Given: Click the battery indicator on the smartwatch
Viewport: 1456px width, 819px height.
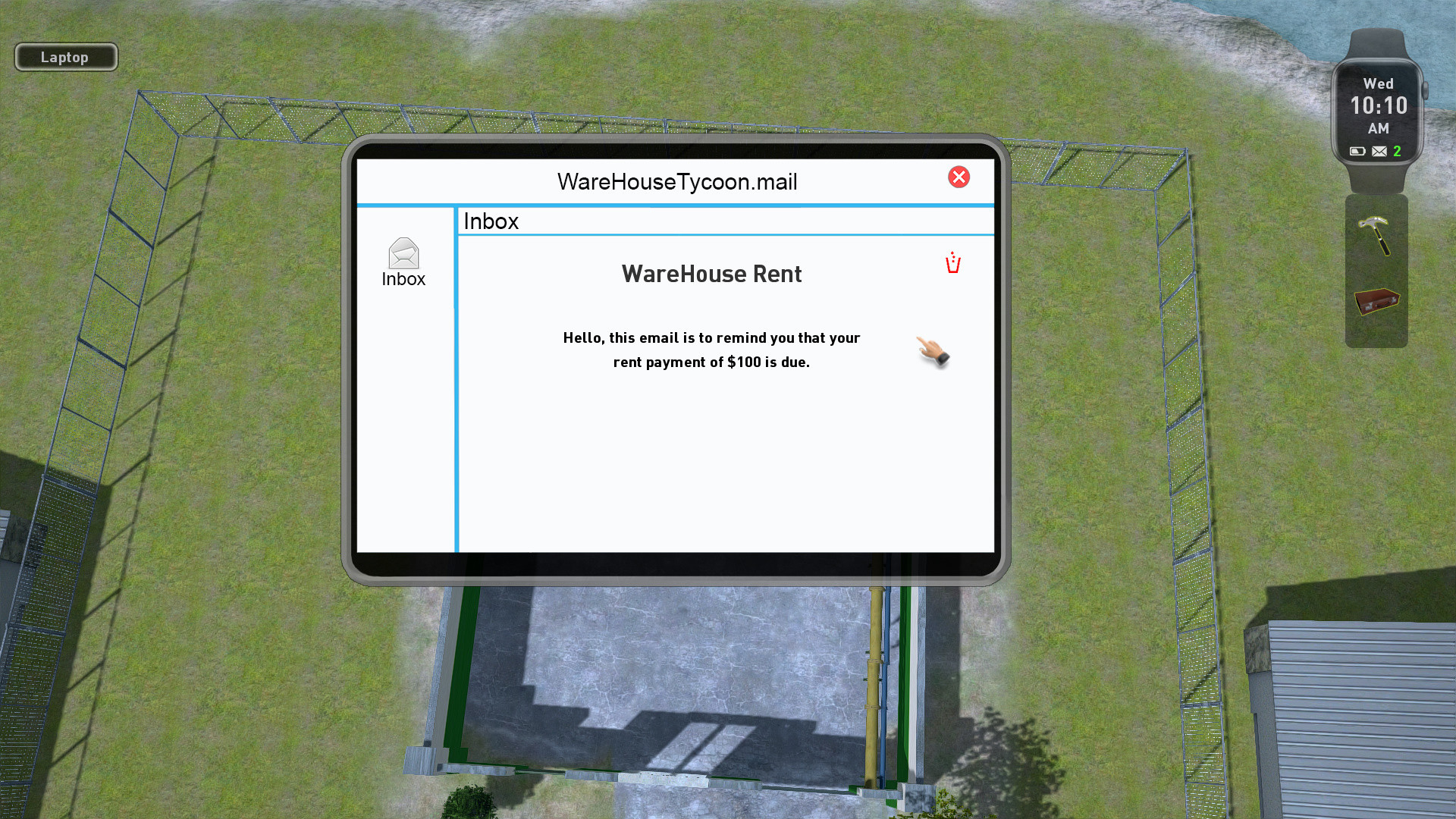Looking at the screenshot, I should point(1357,151).
